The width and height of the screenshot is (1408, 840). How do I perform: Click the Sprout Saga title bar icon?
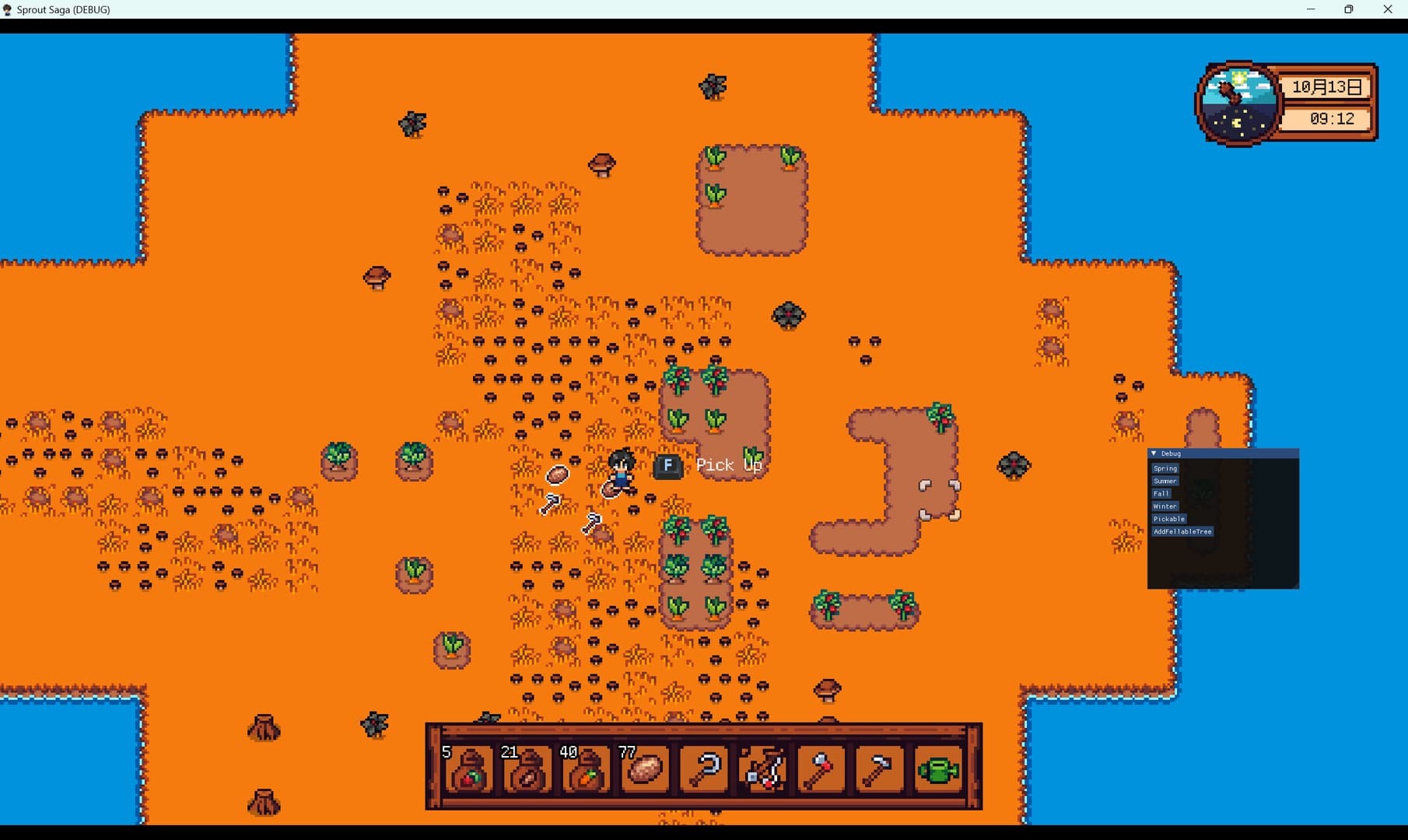8,9
